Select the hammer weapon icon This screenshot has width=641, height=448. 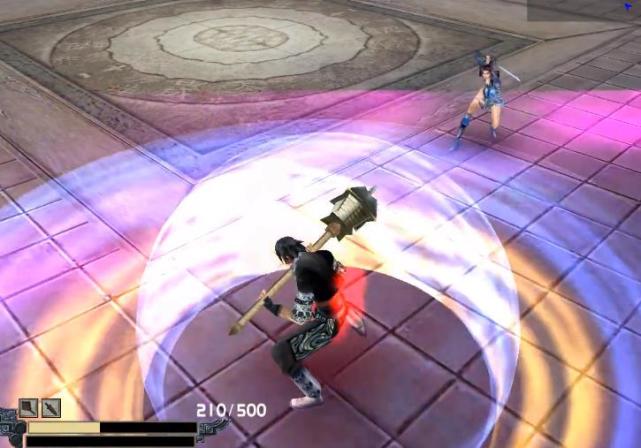[x=29, y=408]
